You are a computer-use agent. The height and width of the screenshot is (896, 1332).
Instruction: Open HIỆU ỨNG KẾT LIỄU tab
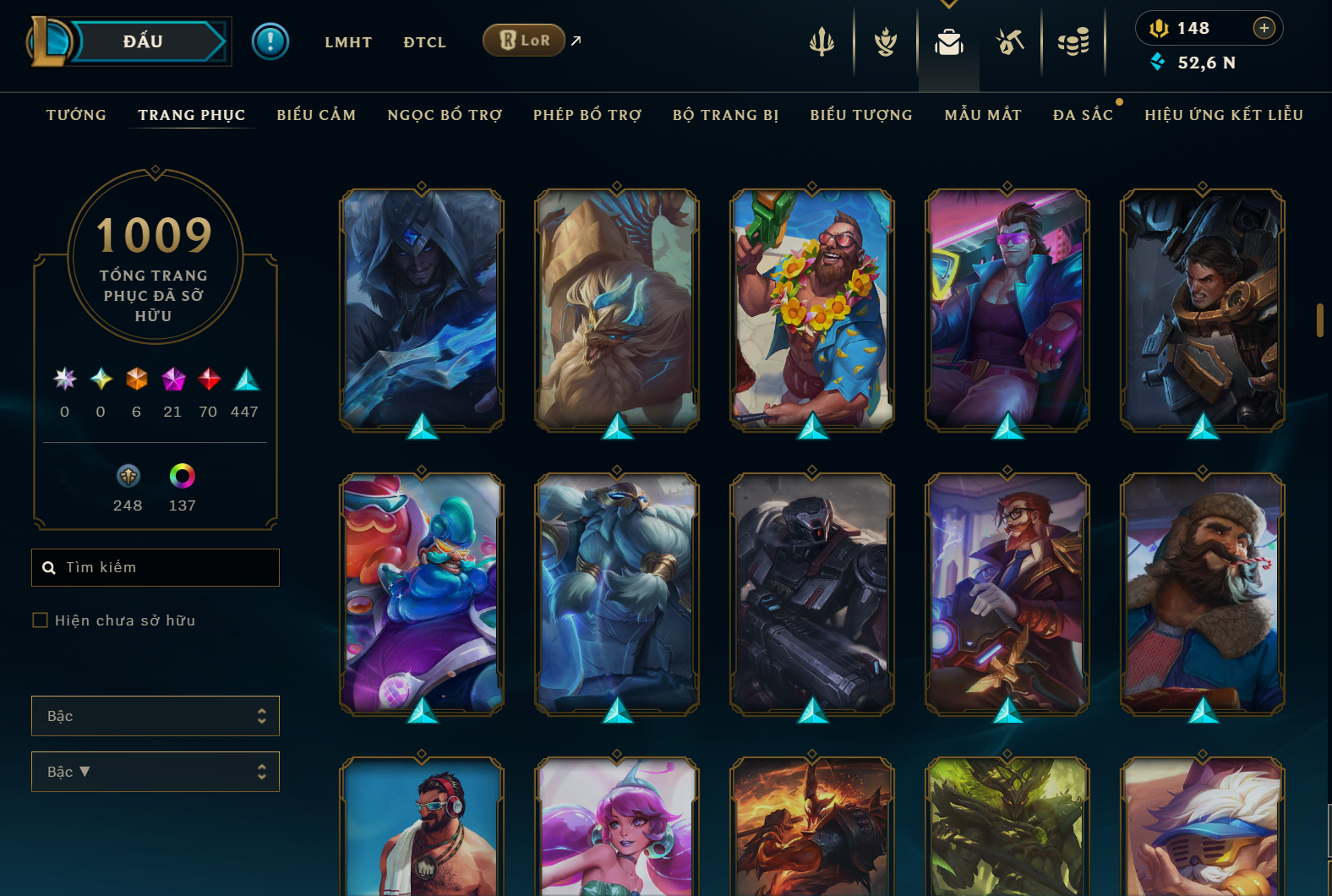(x=1224, y=115)
